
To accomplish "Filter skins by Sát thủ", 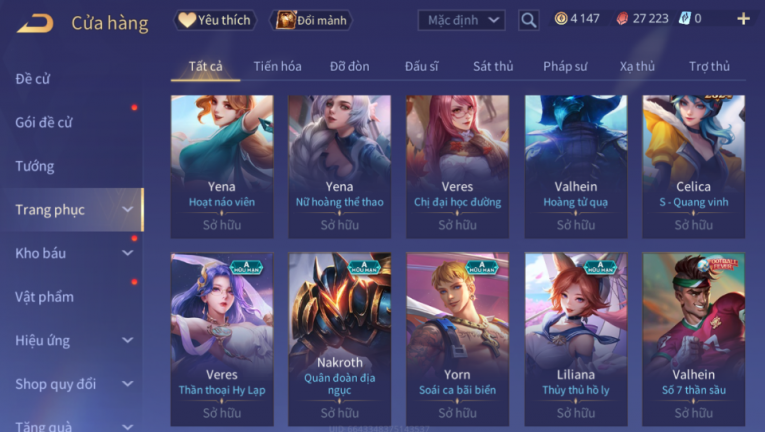I will coord(493,66).
